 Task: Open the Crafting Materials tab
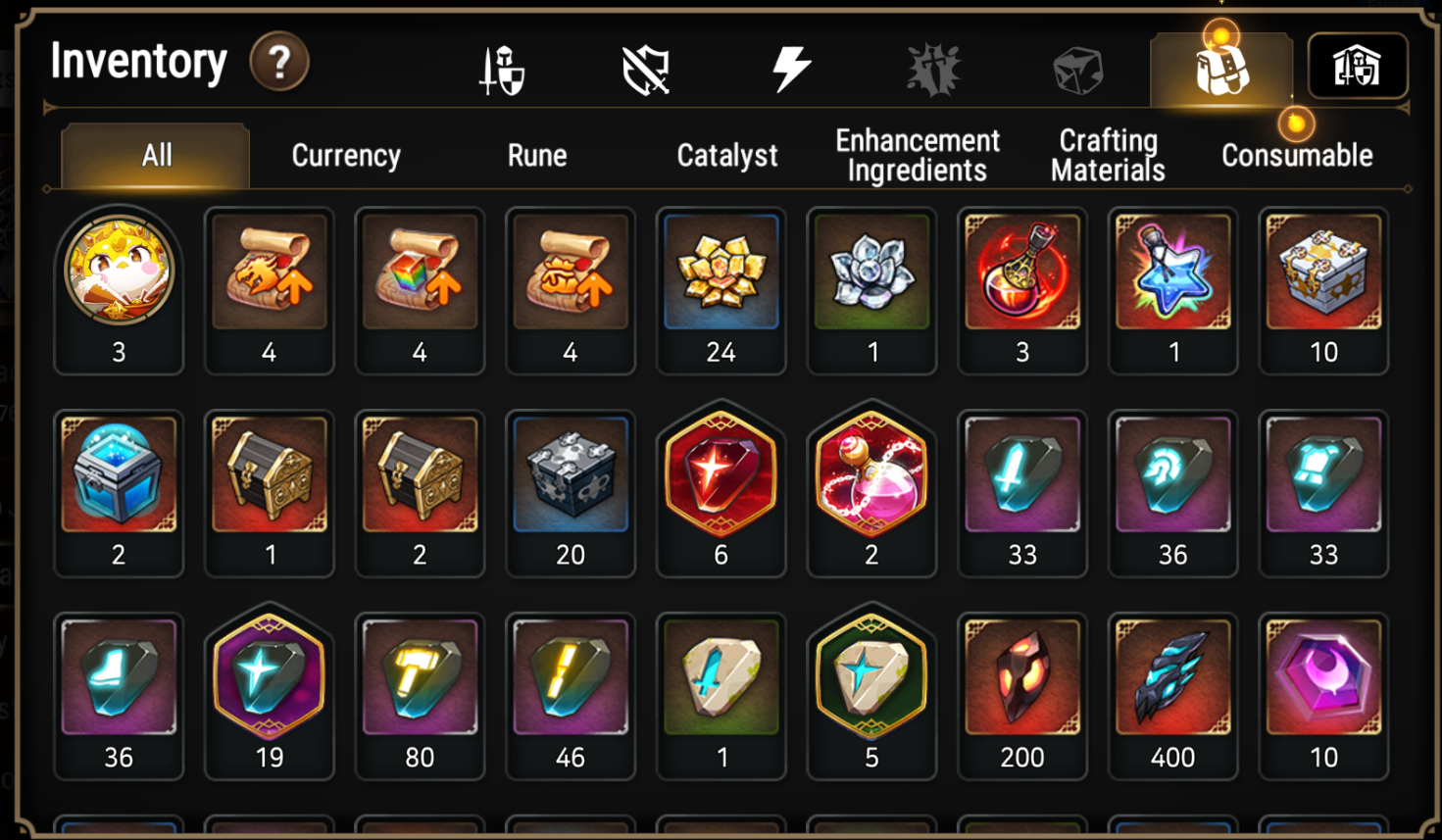pyautogui.click(x=1106, y=154)
